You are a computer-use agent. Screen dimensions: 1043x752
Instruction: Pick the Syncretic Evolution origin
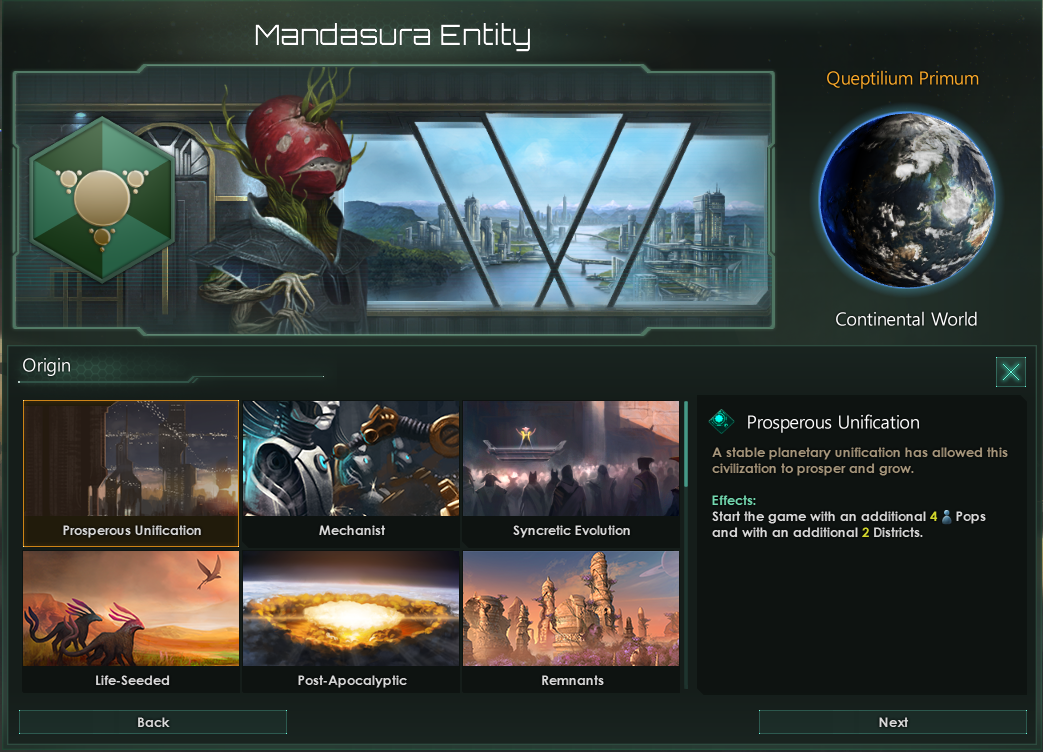coord(571,473)
